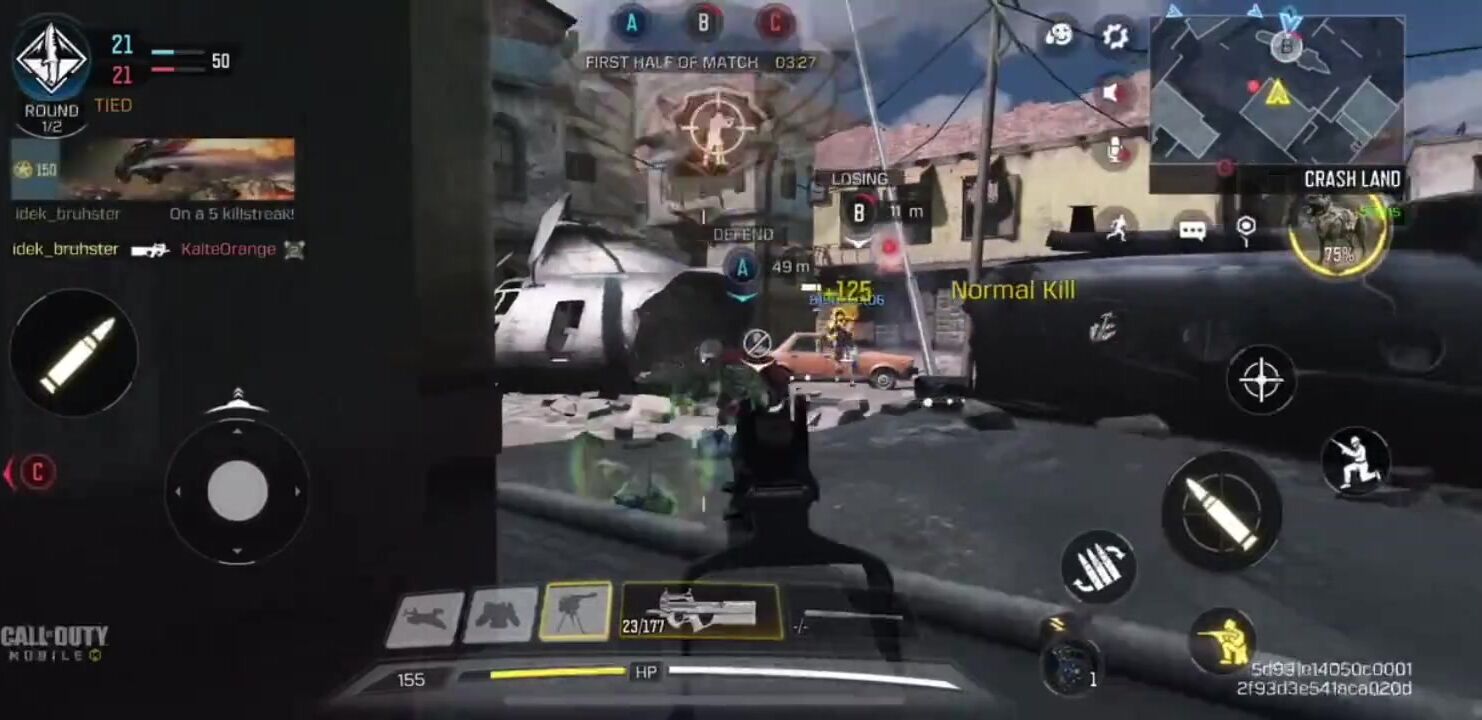Select the P90 primary weapon slot

click(x=700, y=611)
